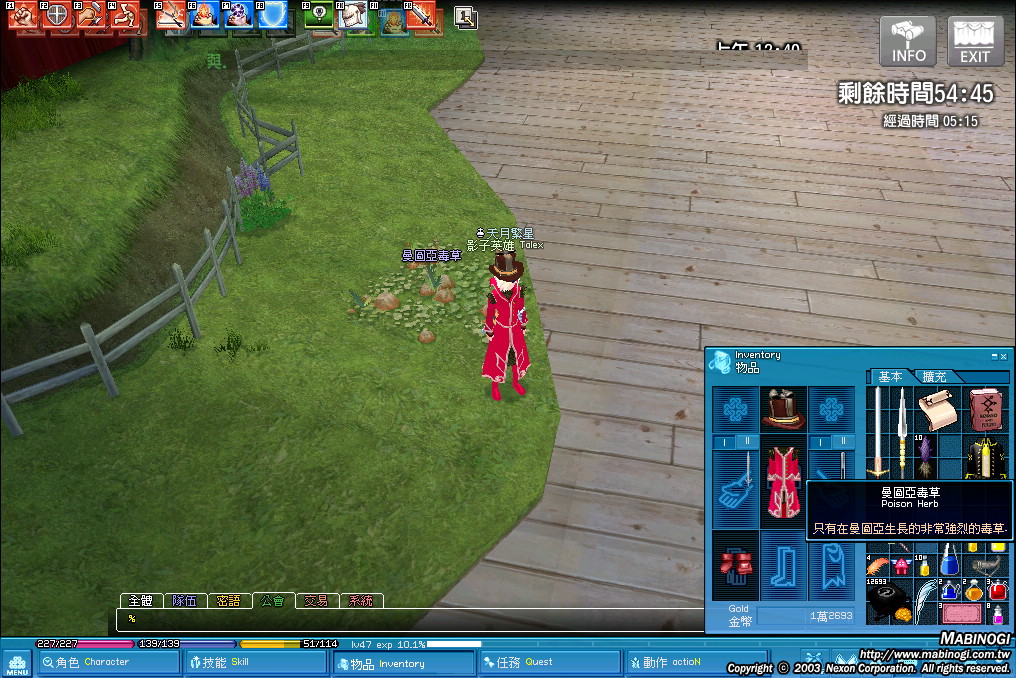The image size is (1016, 678).
Task: Open the Character window
Action: pos(96,662)
